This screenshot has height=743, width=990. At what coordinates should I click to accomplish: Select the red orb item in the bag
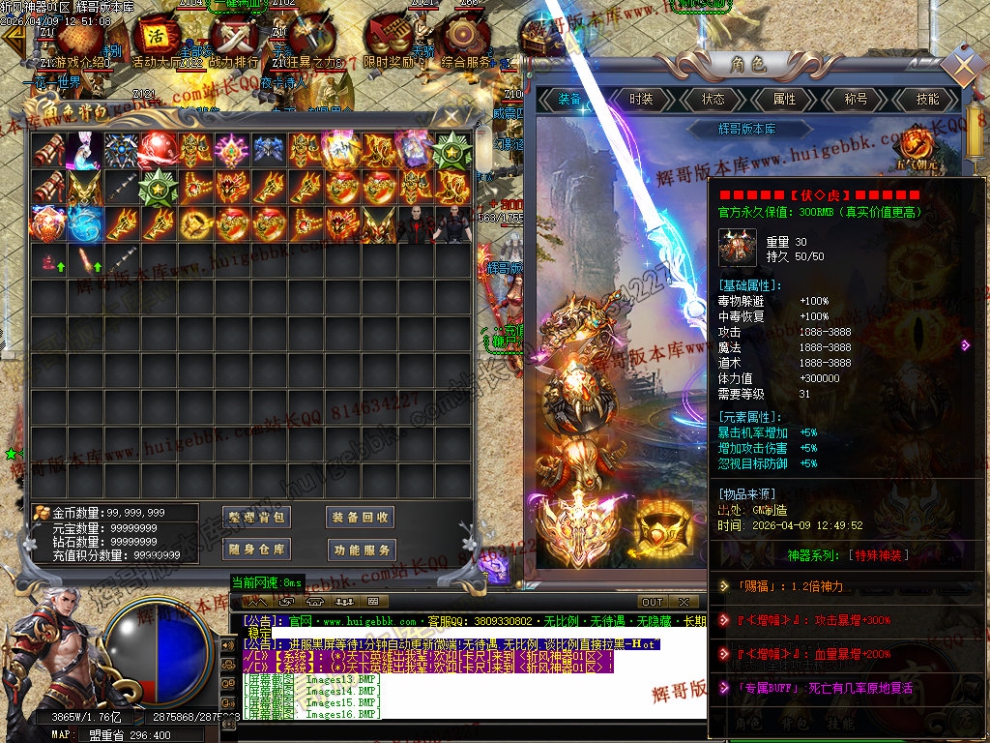(x=157, y=149)
